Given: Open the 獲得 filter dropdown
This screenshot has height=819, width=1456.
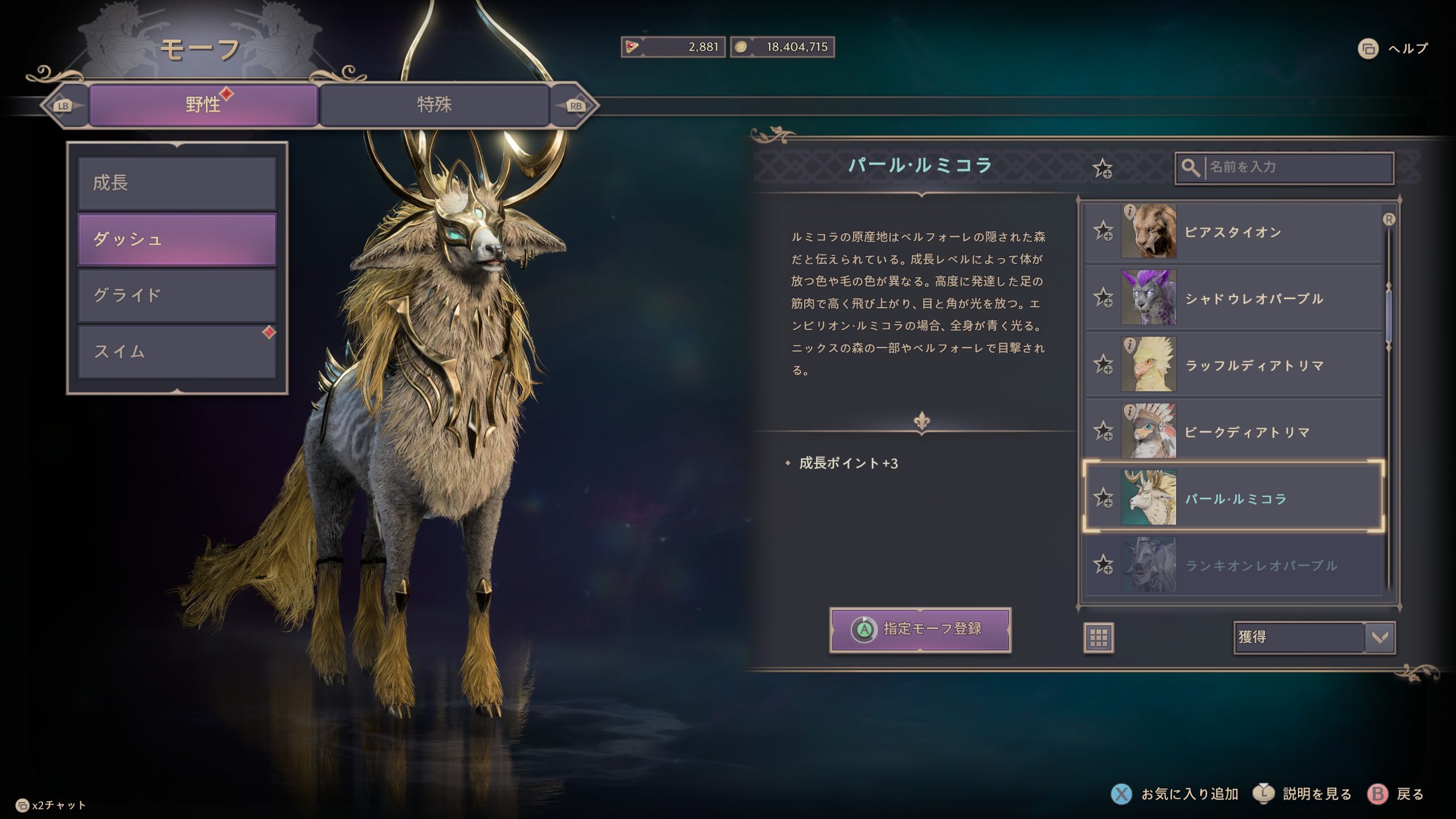Looking at the screenshot, I should point(1314,637).
